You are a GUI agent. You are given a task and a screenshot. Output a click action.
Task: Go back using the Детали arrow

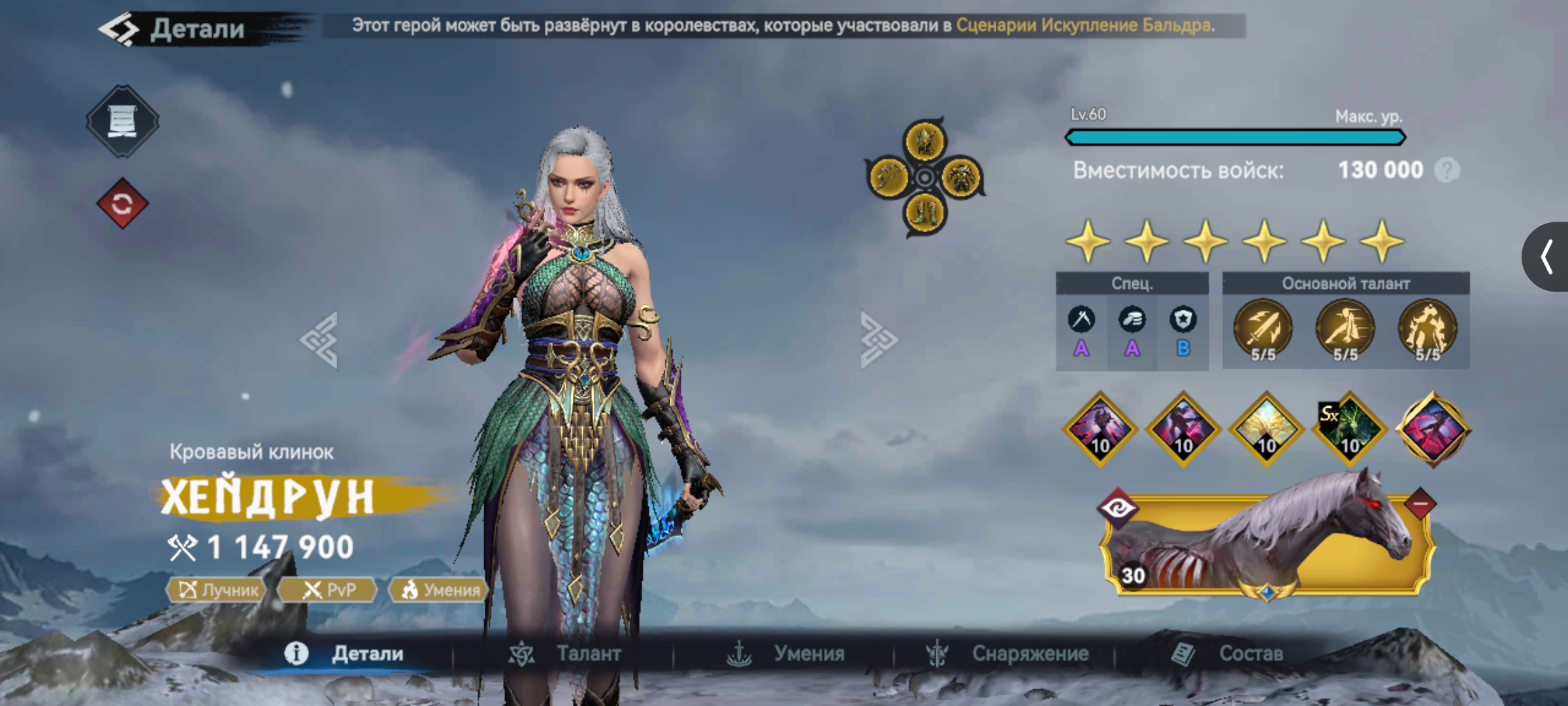pos(120,29)
